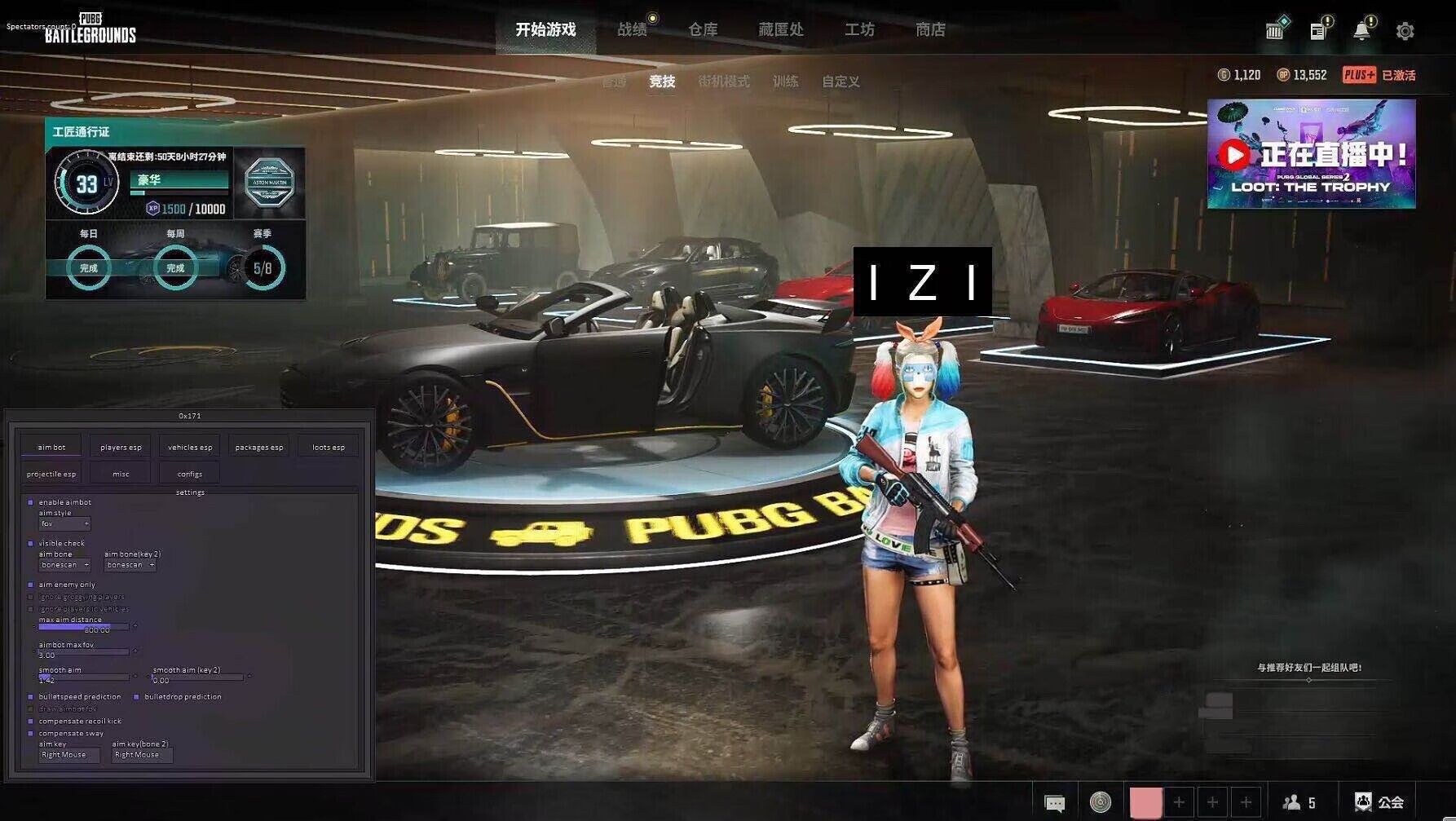Open the 战绩 career tab
1456x821 pixels.
click(x=632, y=30)
